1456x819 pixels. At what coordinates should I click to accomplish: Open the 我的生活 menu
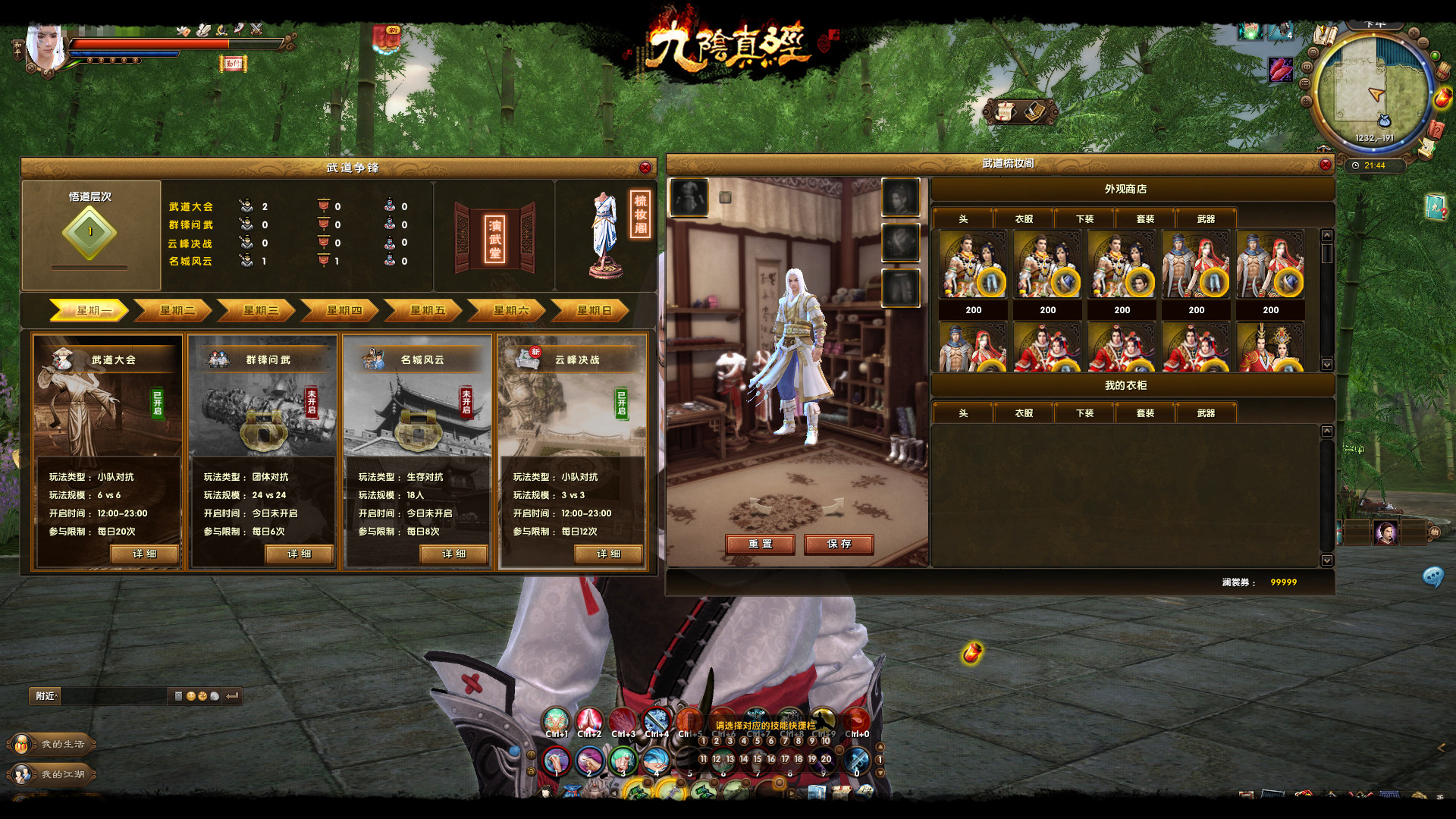[55, 744]
